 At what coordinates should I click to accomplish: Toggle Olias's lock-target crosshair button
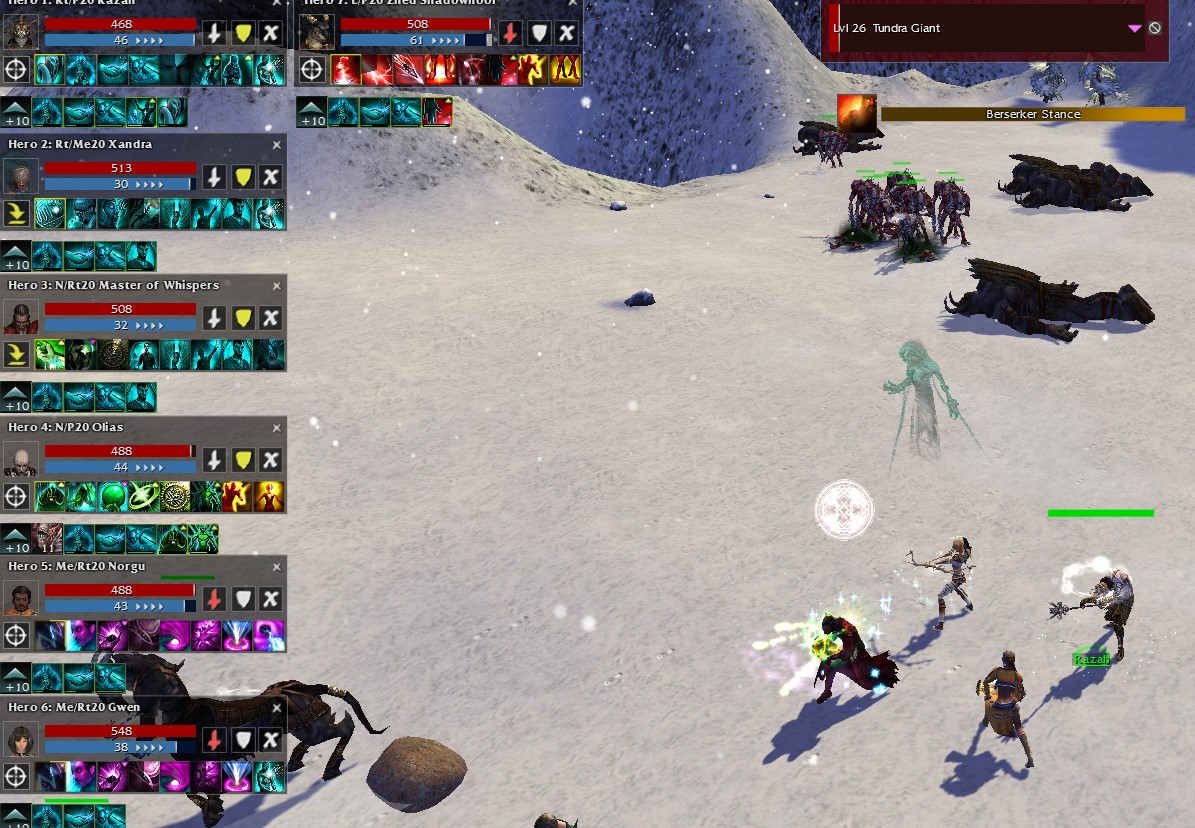coord(16,496)
